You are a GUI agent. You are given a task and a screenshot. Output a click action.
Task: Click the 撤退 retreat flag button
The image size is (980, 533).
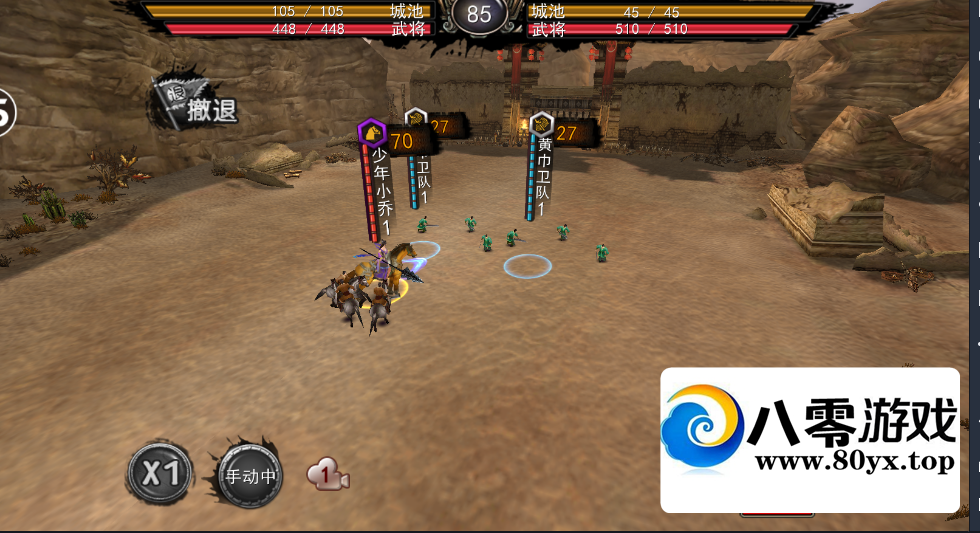click(197, 105)
